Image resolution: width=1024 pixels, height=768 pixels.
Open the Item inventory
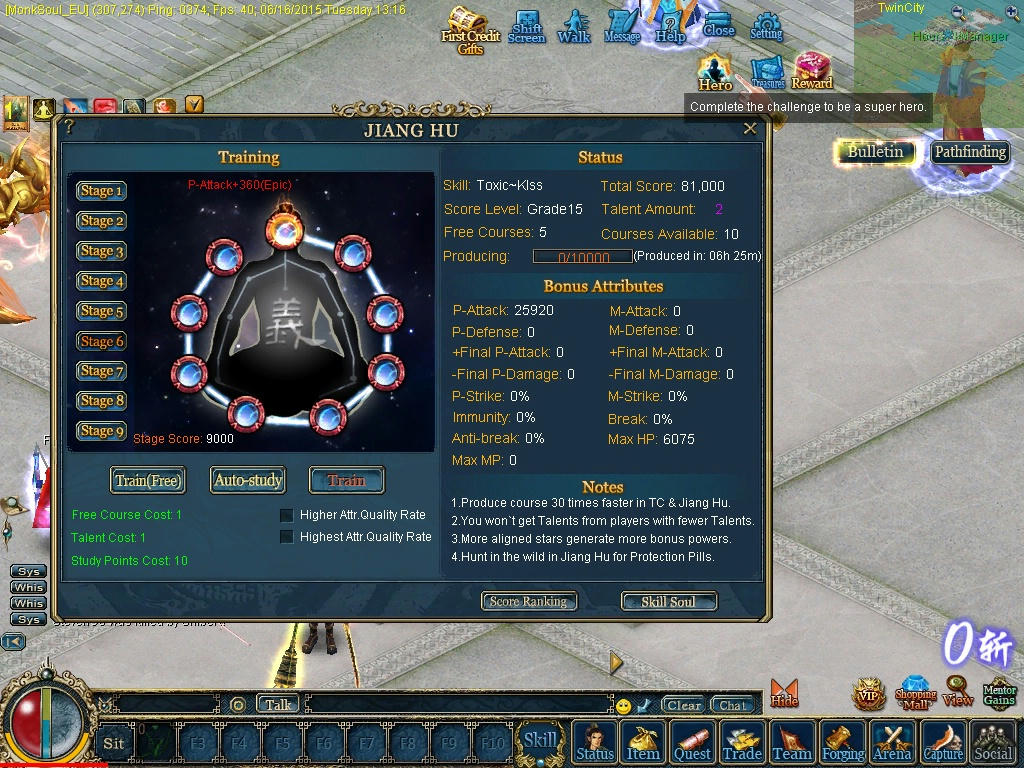[x=643, y=742]
